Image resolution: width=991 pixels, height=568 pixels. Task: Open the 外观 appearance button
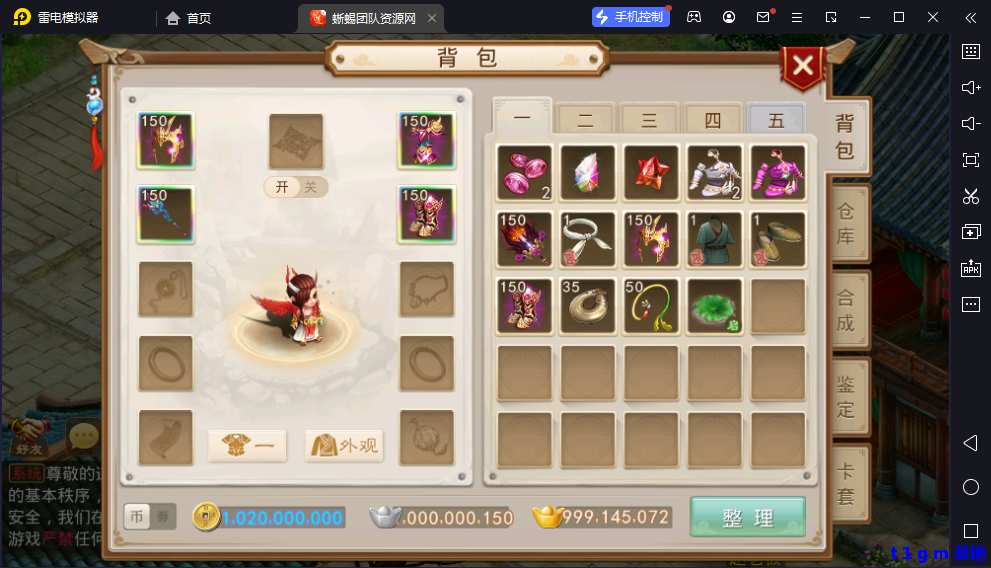[x=344, y=445]
